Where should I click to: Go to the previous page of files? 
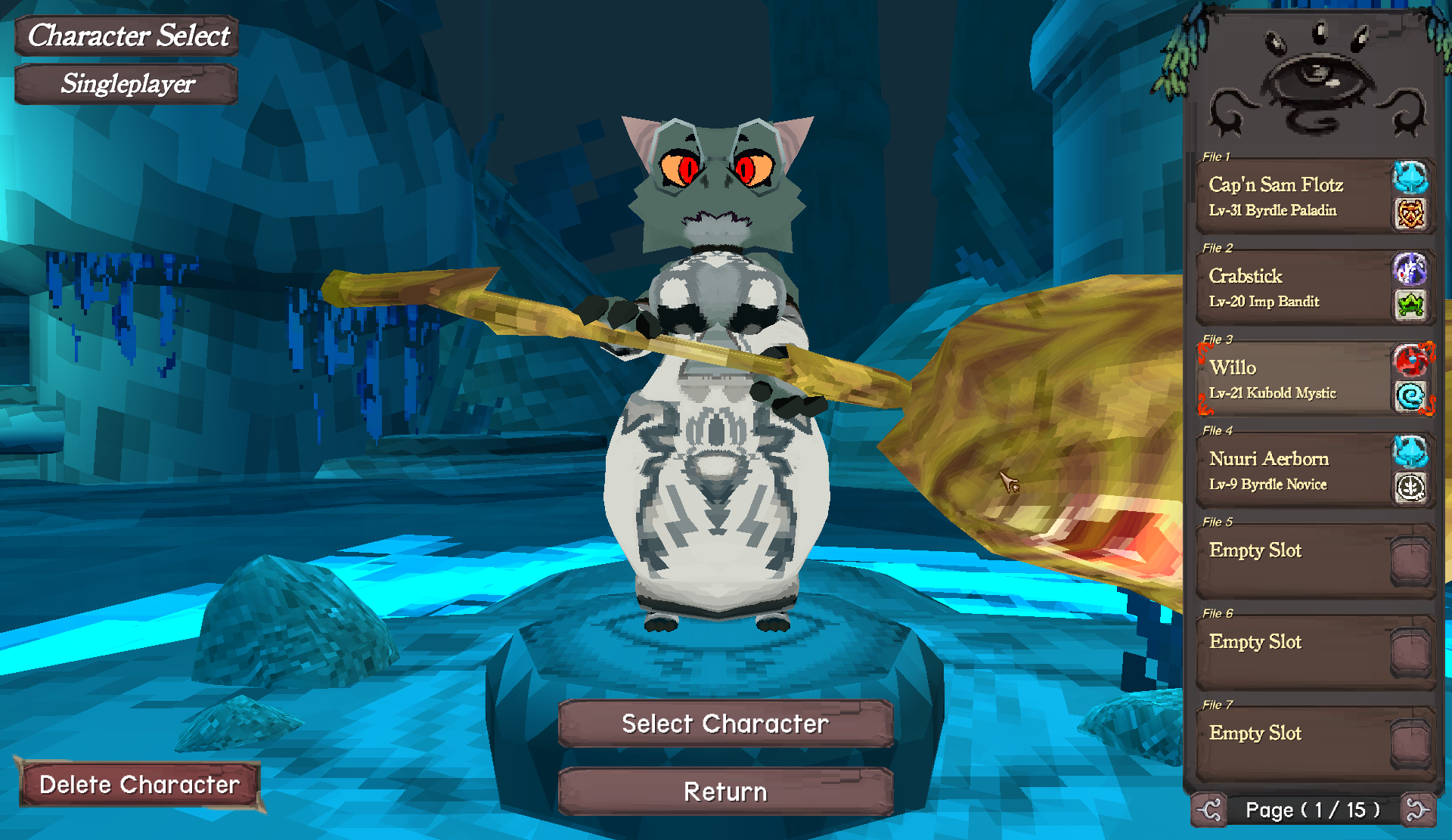click(1209, 811)
